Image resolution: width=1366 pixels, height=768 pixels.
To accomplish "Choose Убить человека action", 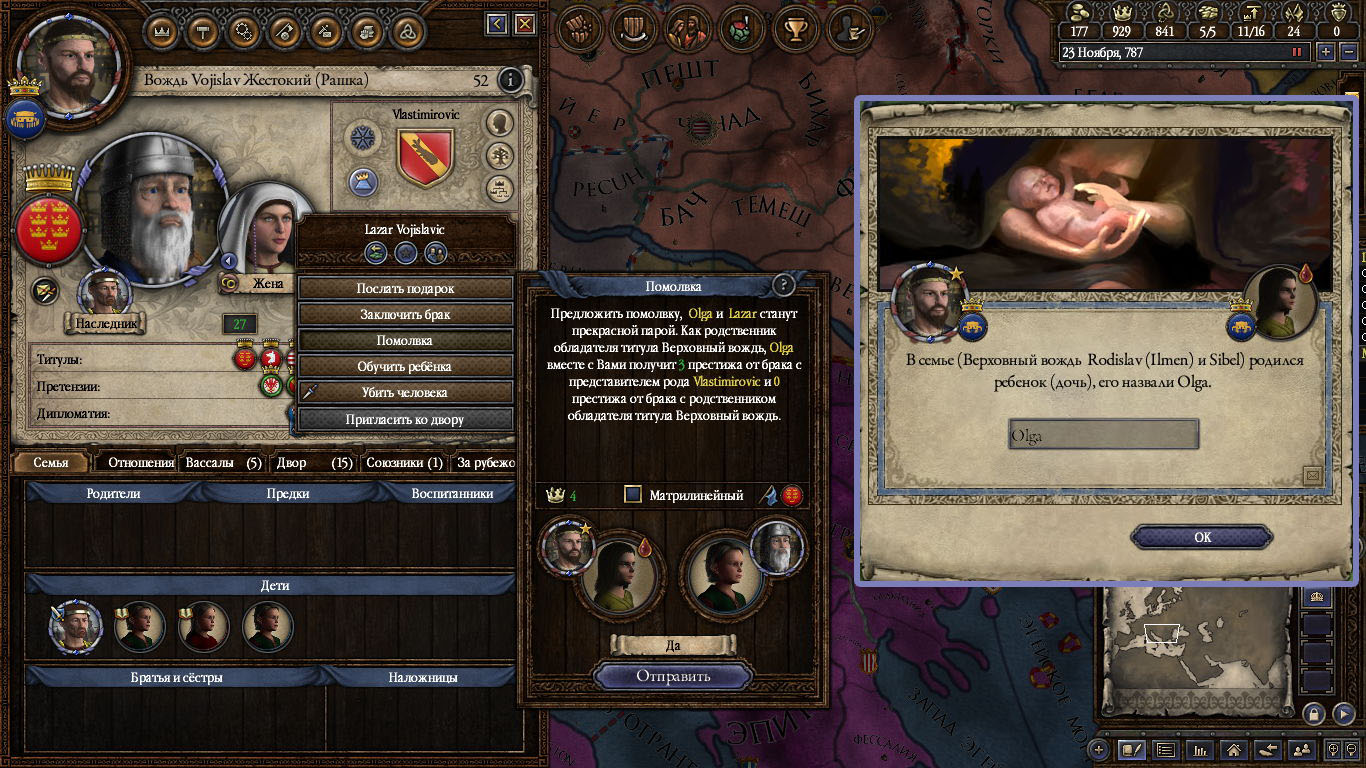I will (x=405, y=392).
